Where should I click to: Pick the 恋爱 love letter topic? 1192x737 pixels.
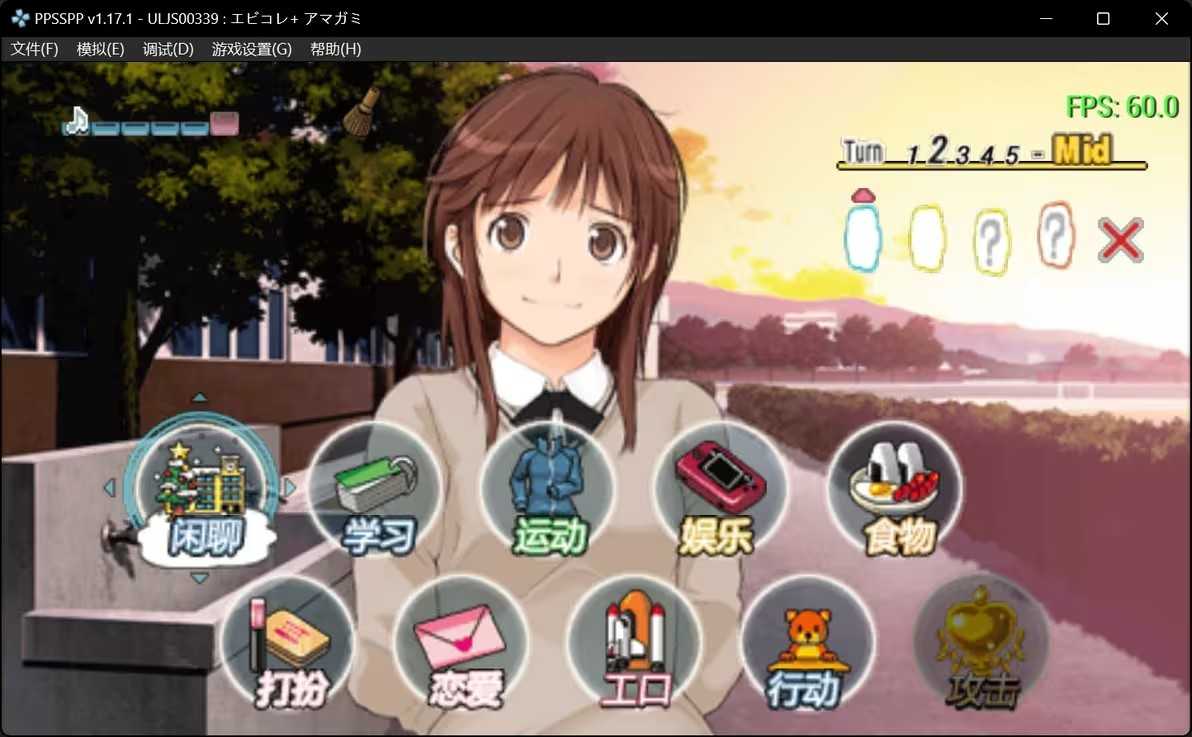[461, 645]
